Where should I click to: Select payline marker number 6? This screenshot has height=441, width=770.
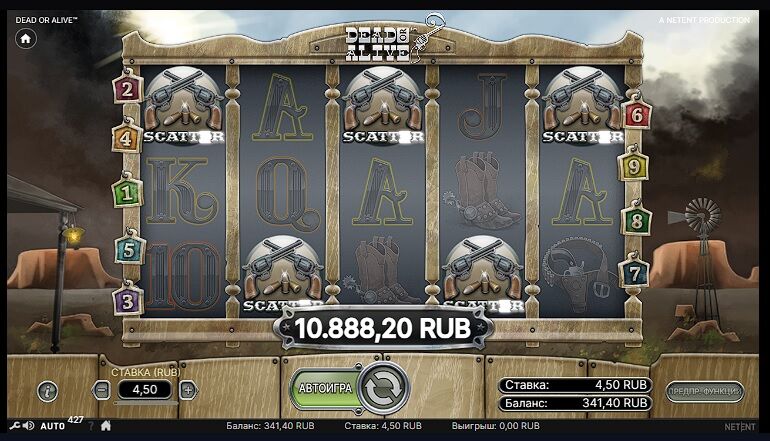click(635, 114)
